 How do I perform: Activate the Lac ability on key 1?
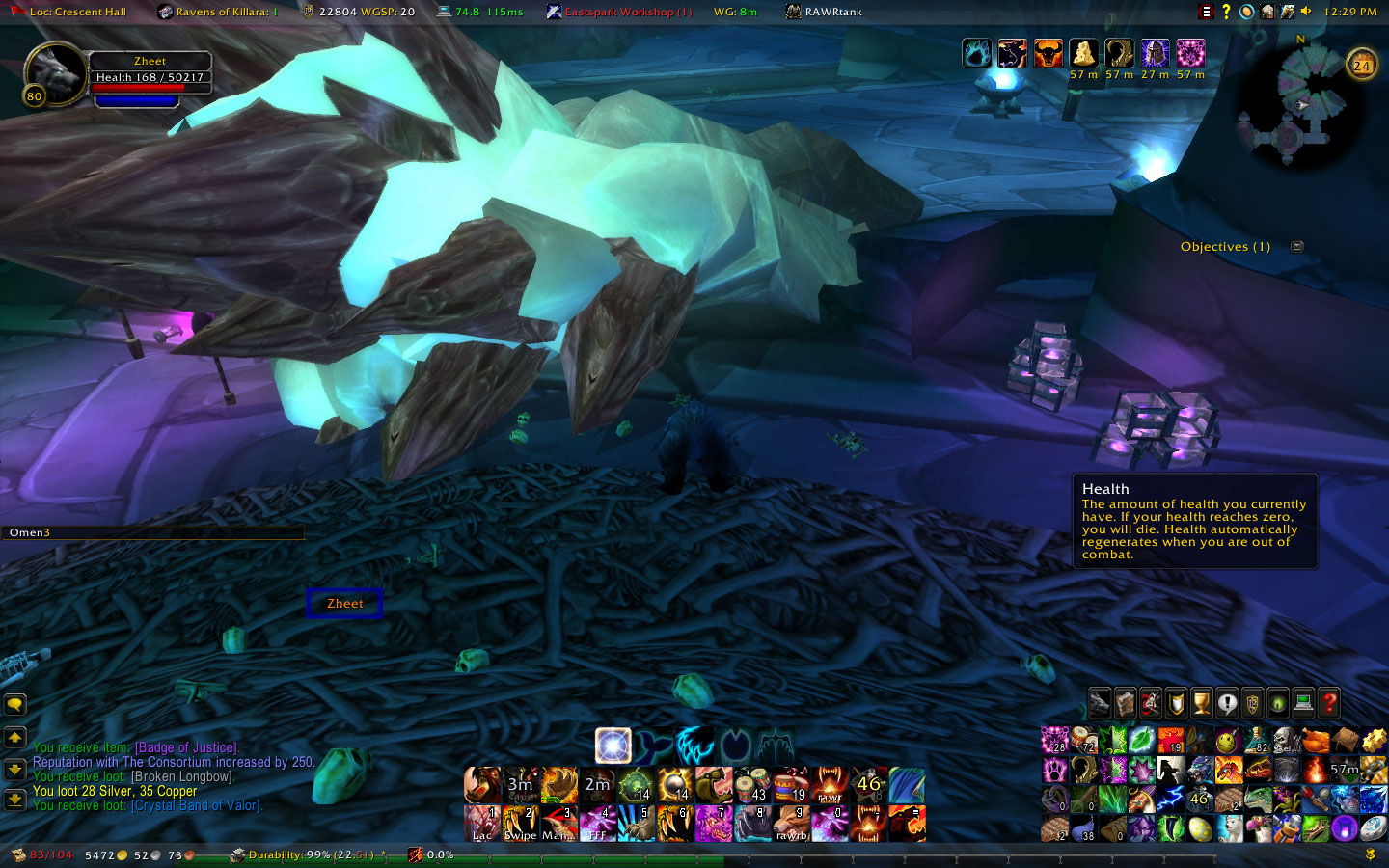[x=481, y=824]
